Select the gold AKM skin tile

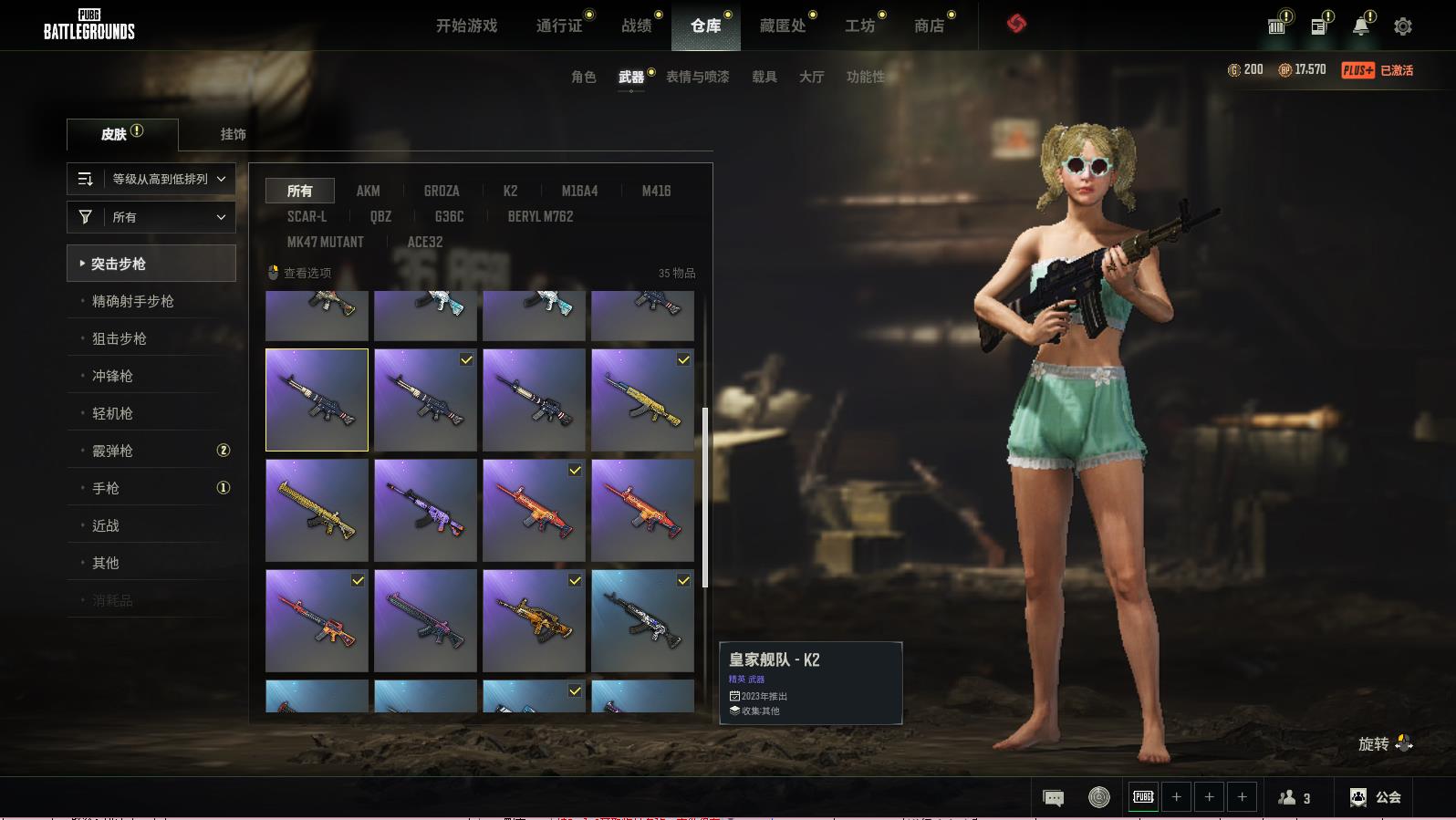click(642, 400)
